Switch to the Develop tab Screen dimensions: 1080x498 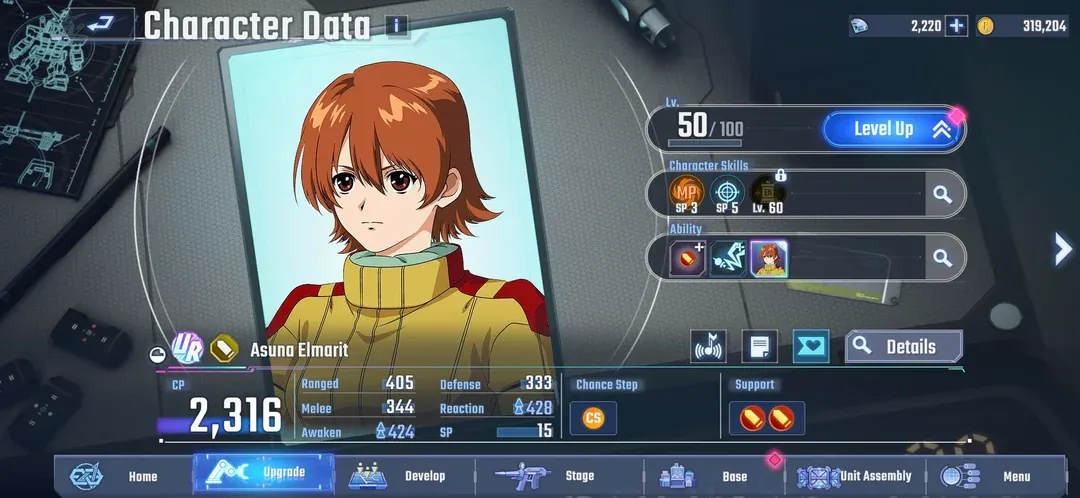pos(400,476)
